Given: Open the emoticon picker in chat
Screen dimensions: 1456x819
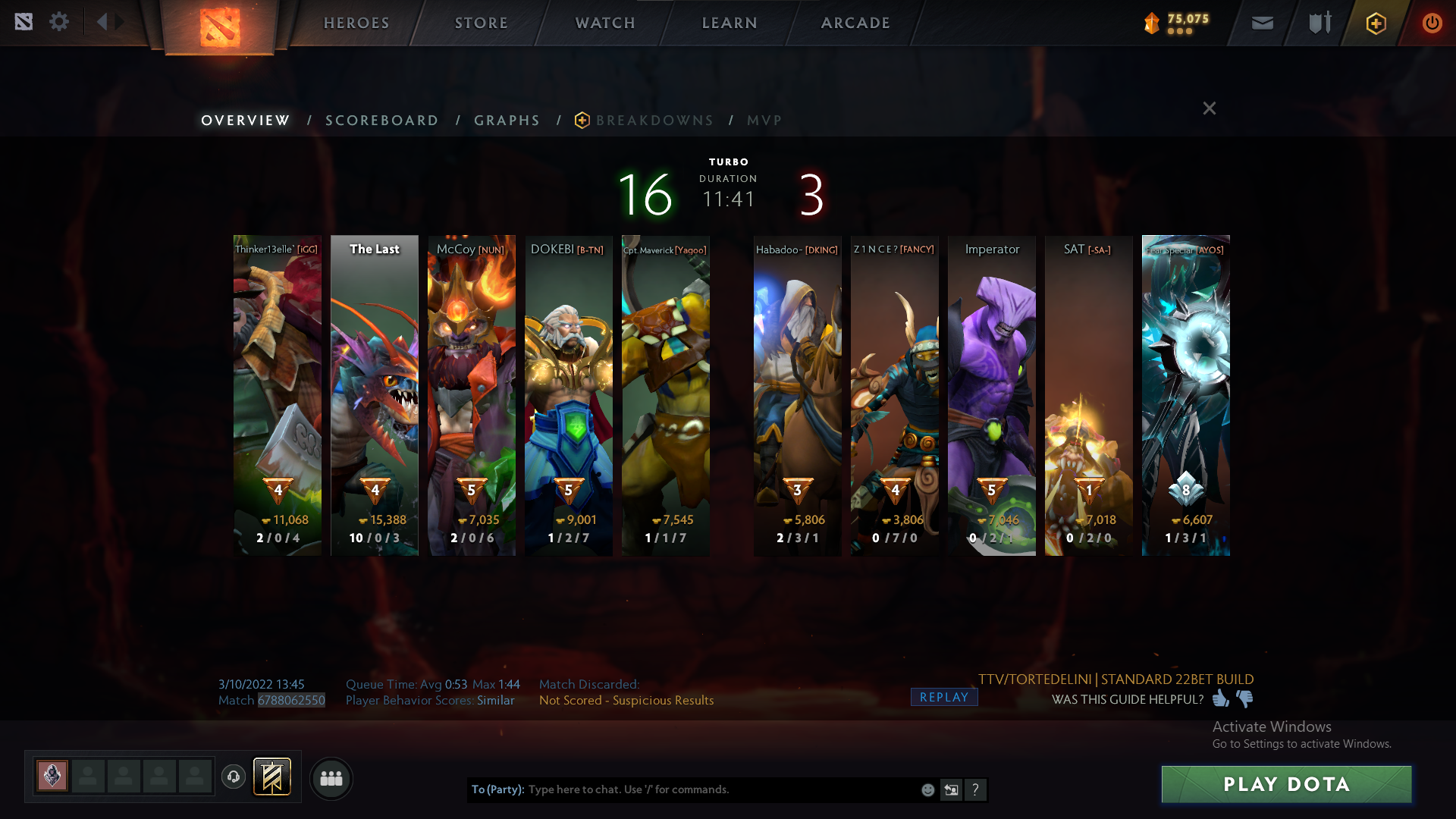Looking at the screenshot, I should (x=927, y=790).
